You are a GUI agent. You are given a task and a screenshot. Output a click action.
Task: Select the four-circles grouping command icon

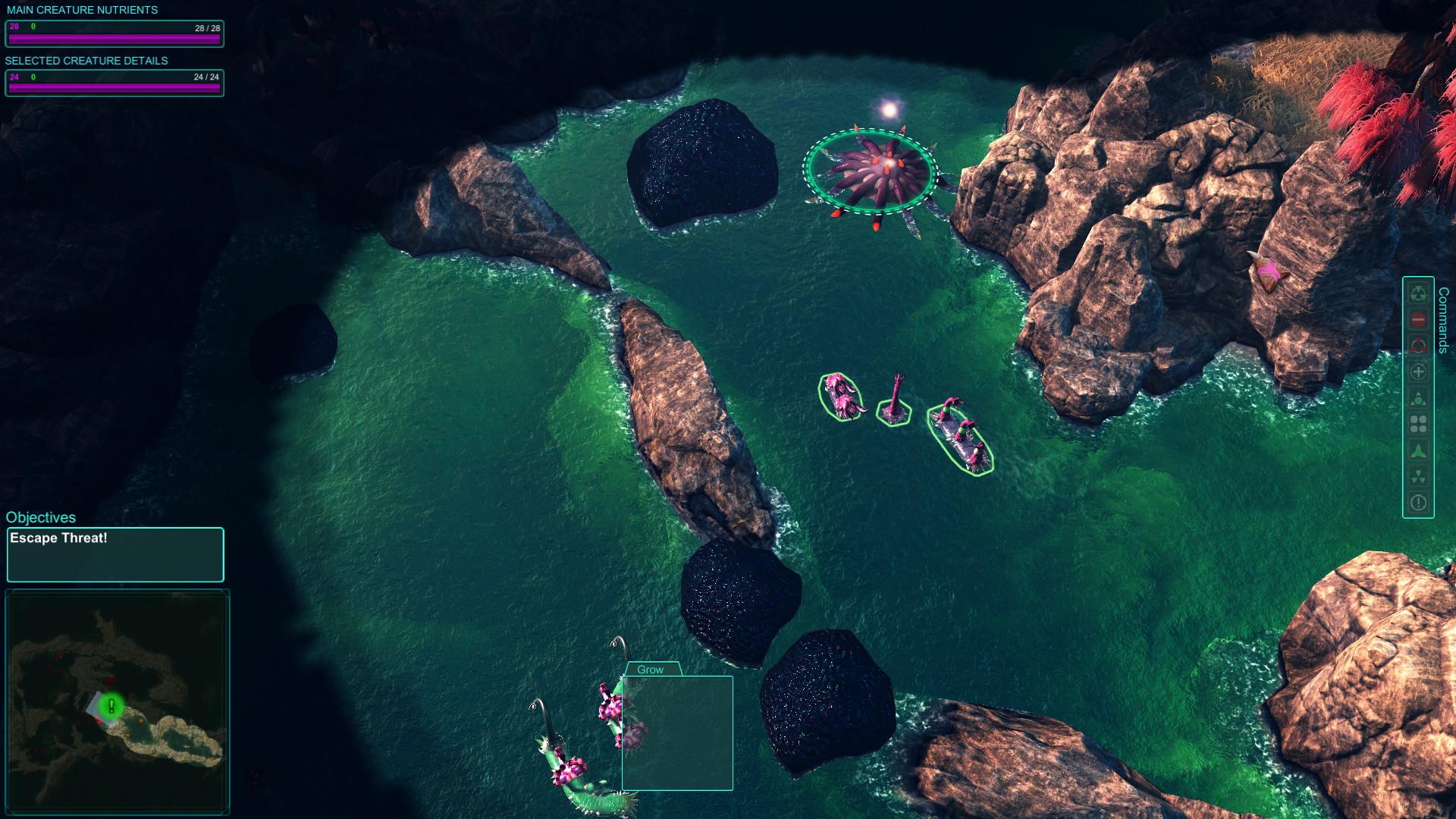coord(1418,423)
